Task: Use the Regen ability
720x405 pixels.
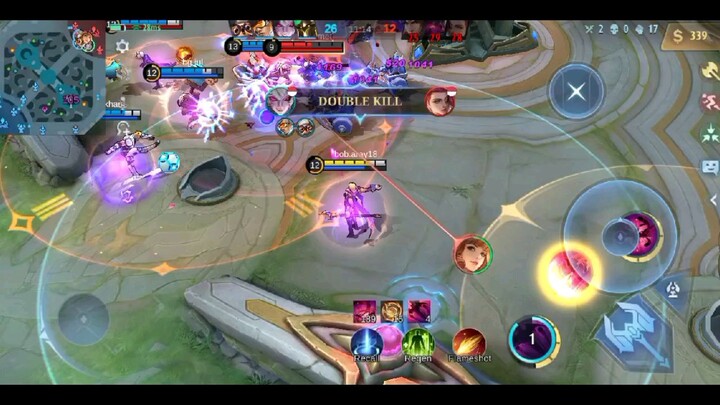Action: pyautogui.click(x=418, y=344)
